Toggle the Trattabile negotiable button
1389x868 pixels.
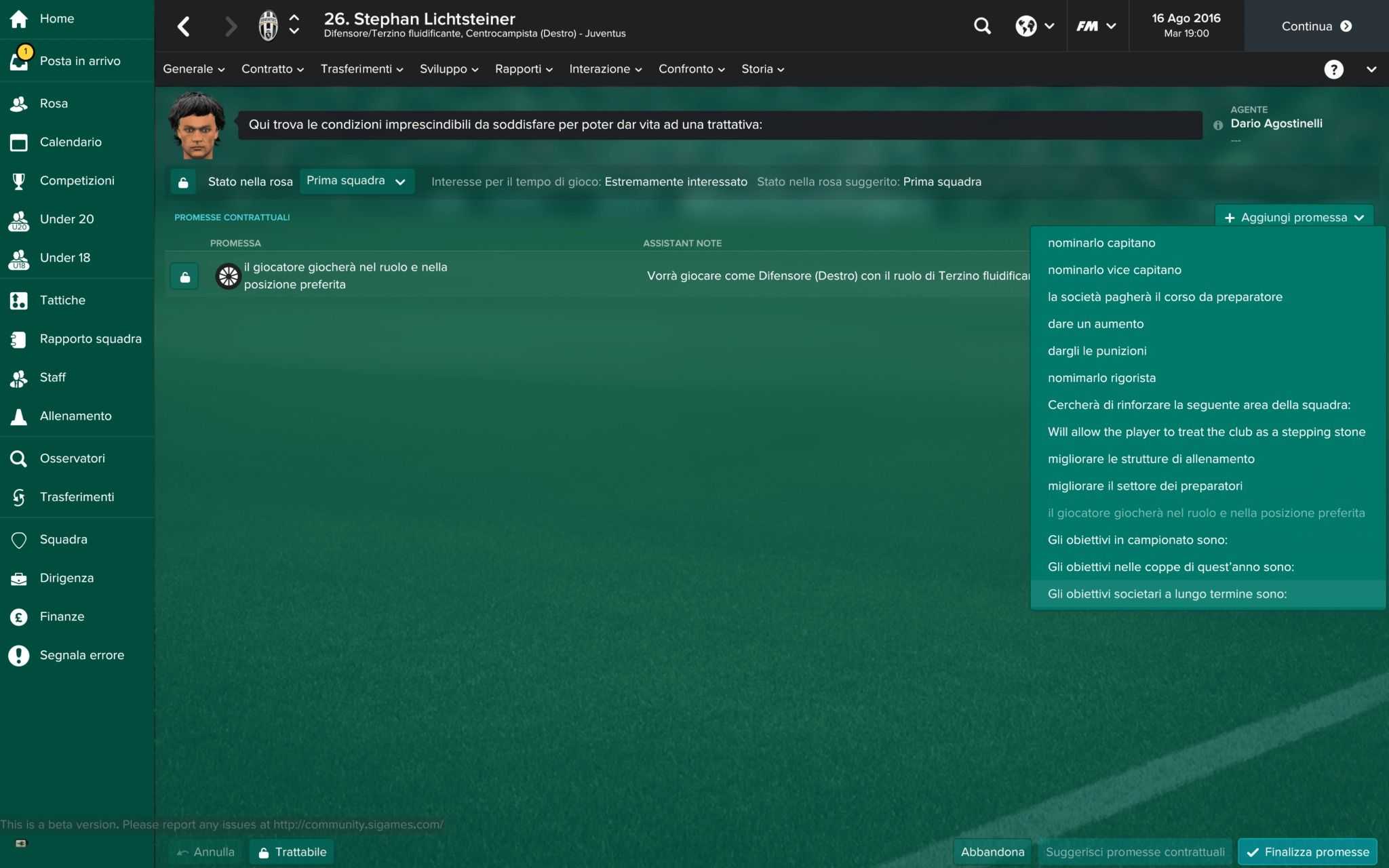(292, 852)
